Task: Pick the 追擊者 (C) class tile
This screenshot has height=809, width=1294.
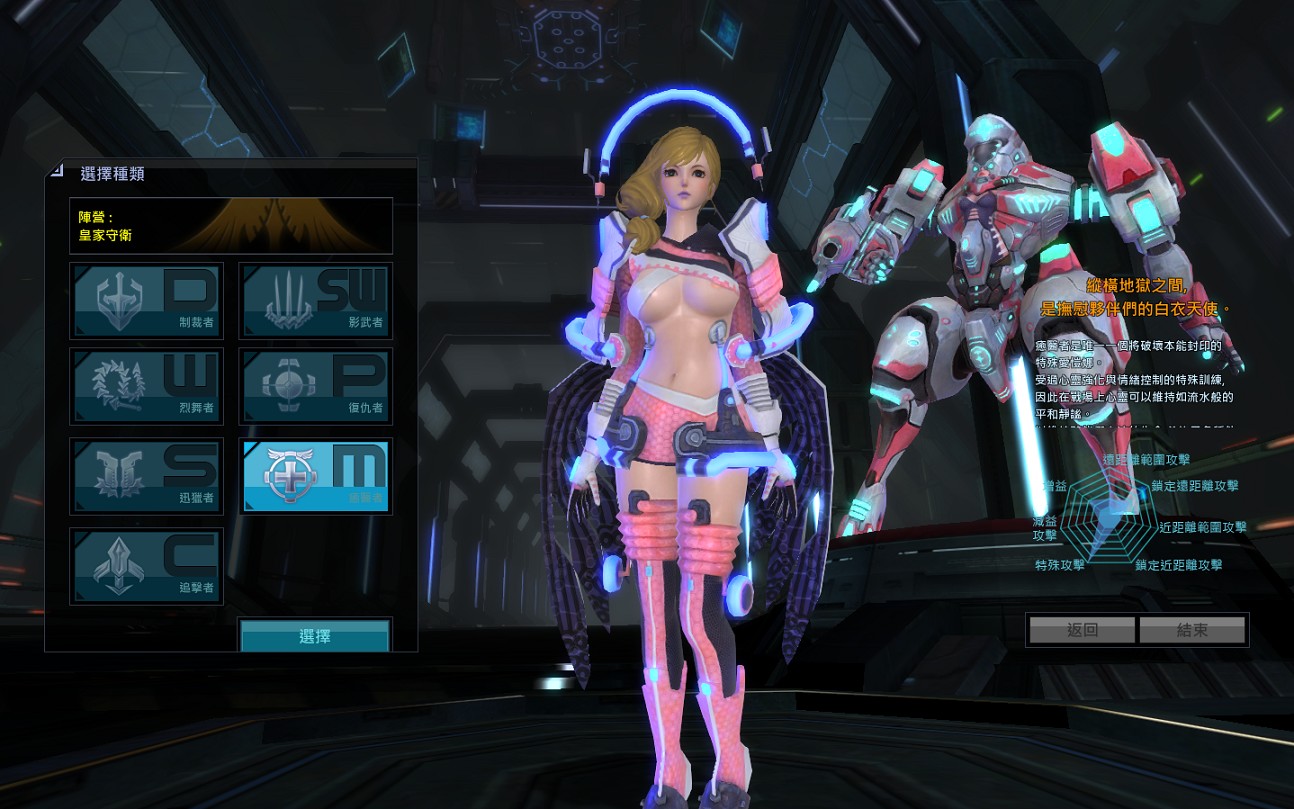Action: click(x=147, y=566)
